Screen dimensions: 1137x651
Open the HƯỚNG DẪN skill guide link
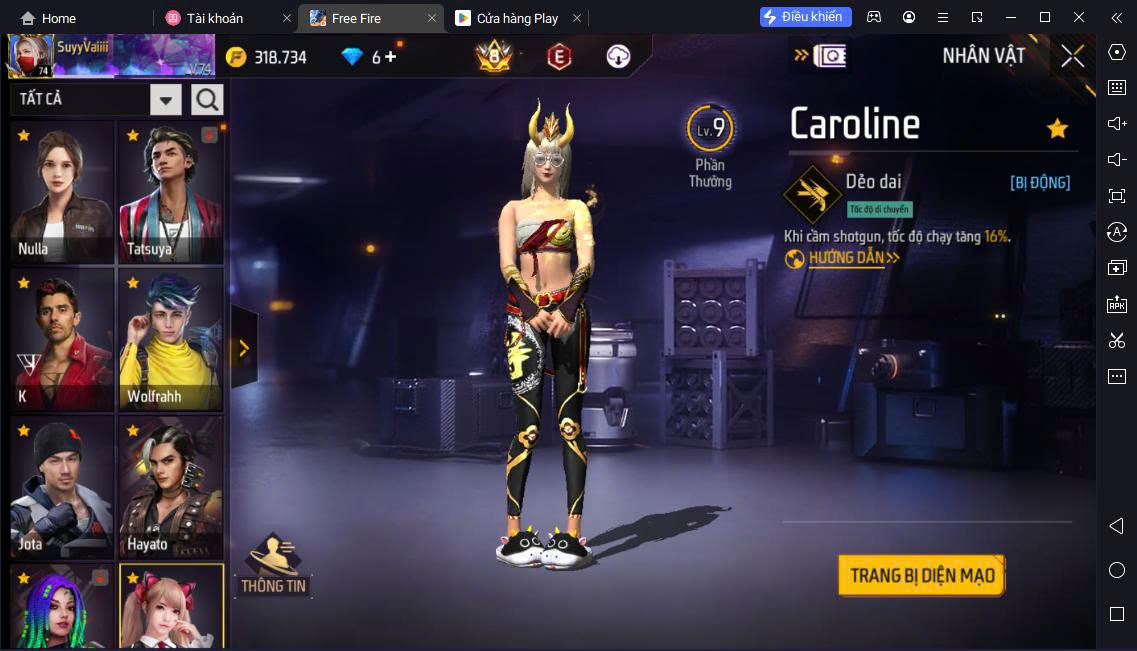(843, 258)
